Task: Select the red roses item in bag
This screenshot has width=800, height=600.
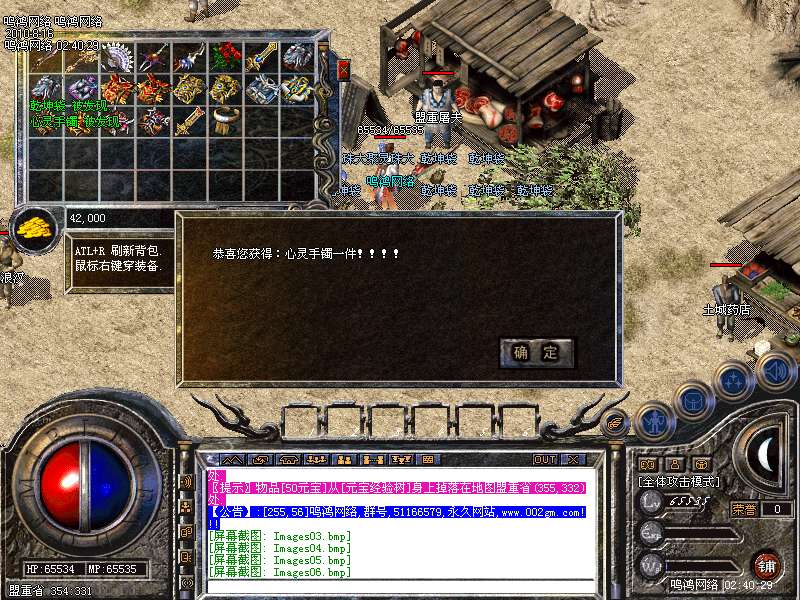Action: tap(223, 57)
